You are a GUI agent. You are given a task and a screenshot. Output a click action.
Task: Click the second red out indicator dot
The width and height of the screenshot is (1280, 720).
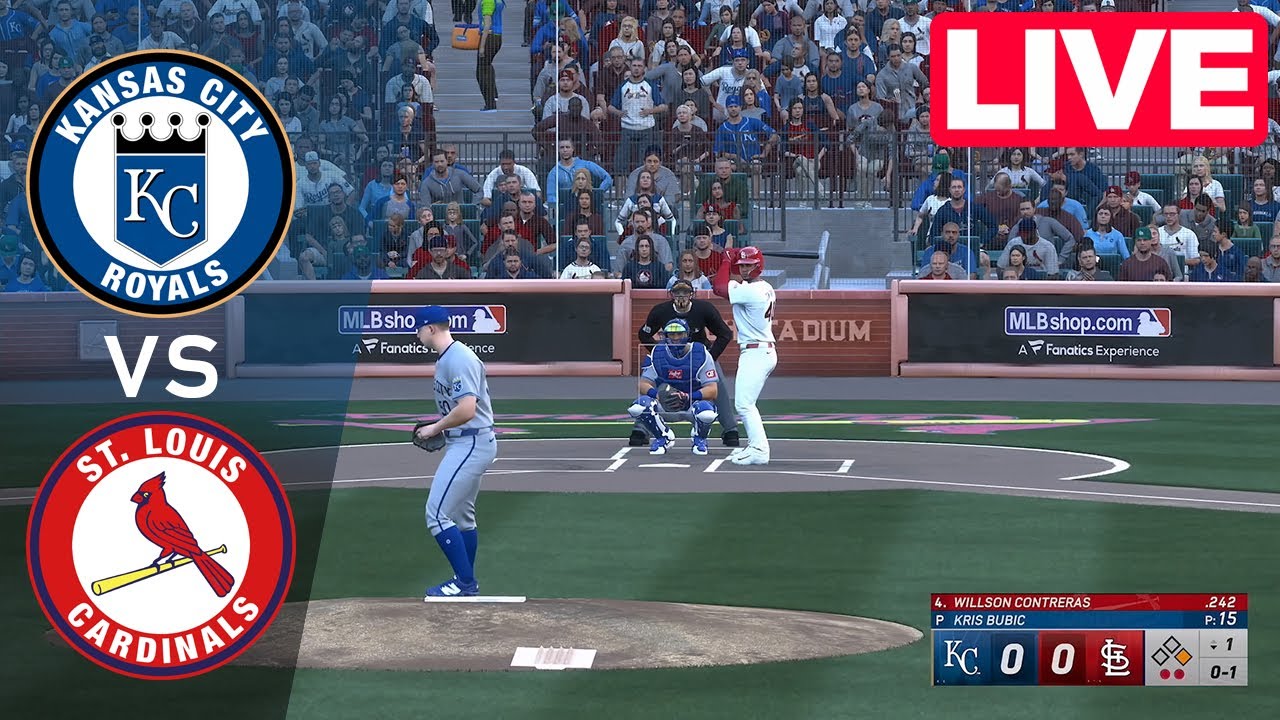coord(1179,673)
